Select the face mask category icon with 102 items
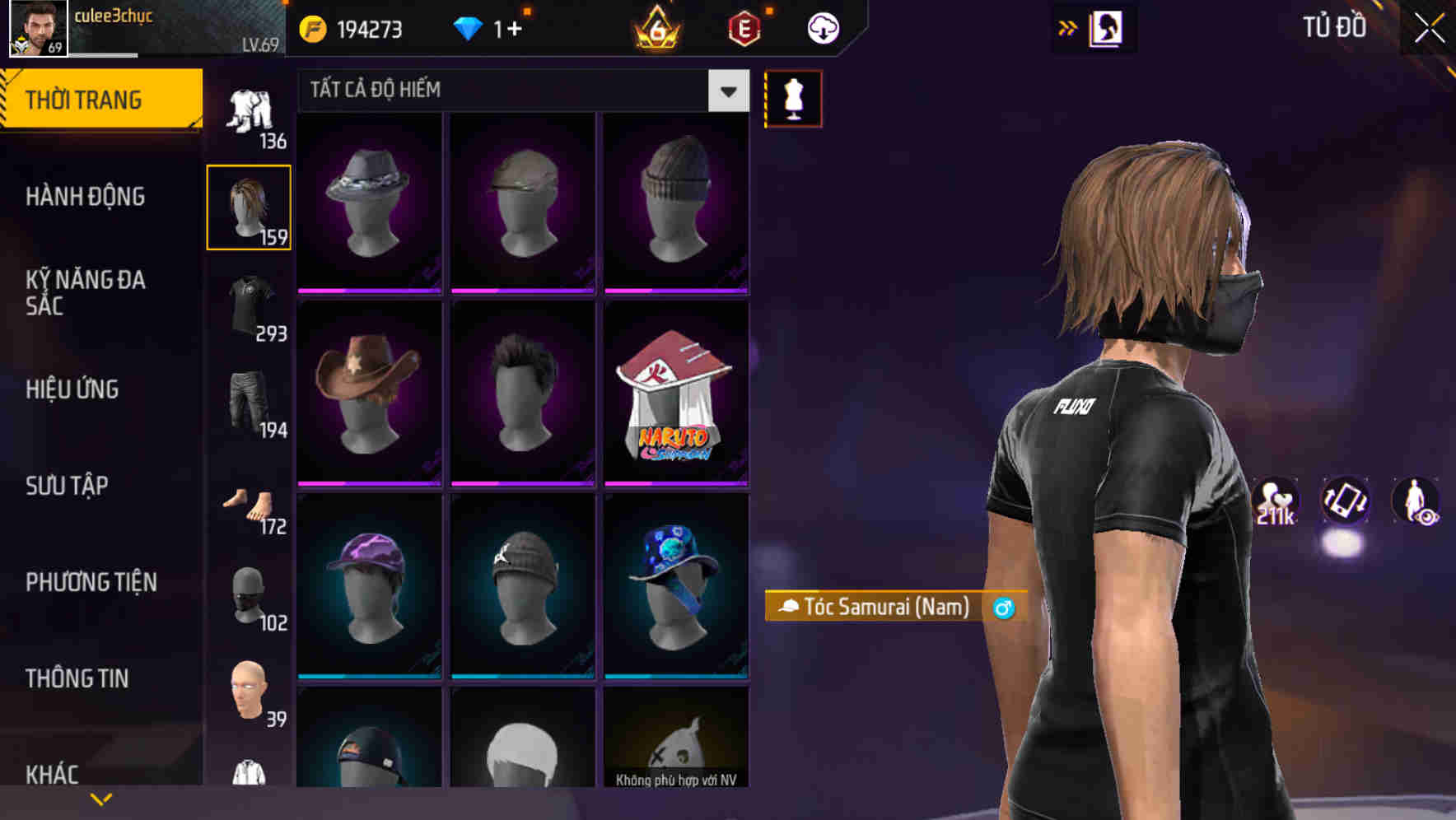Viewport: 1456px width, 820px height. pos(249,597)
